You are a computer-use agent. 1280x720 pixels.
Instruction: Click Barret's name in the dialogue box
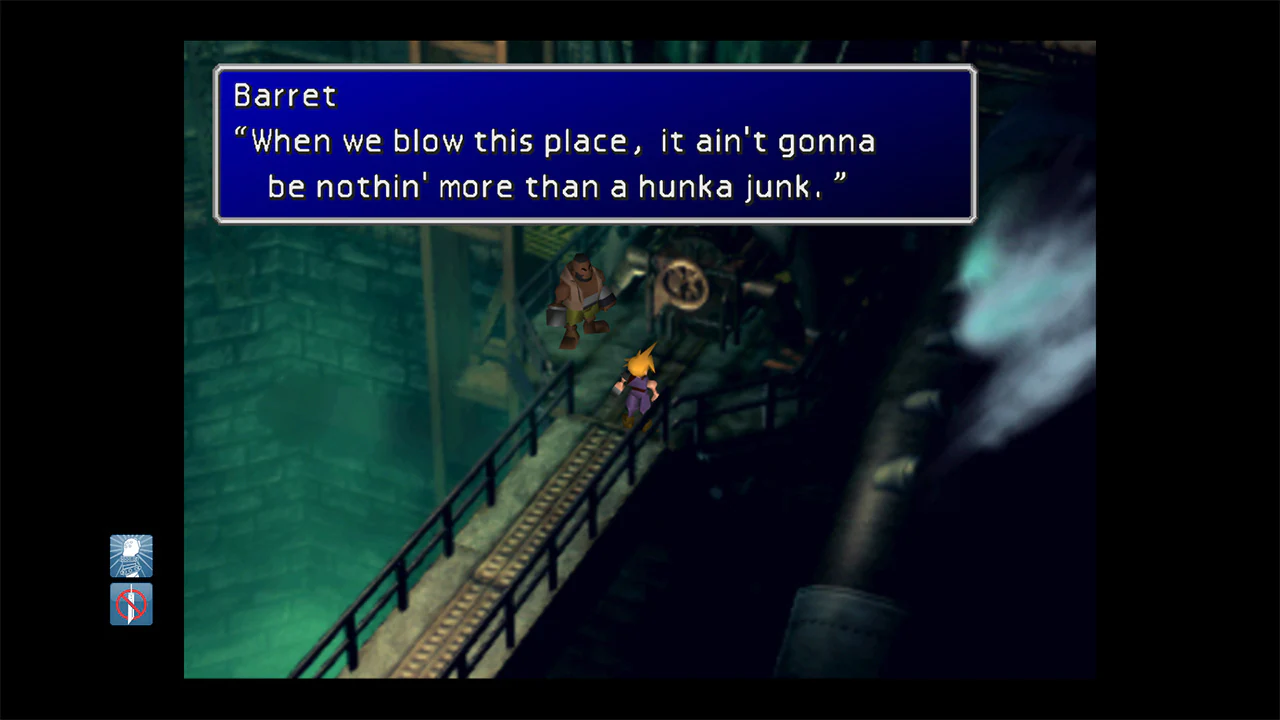(284, 96)
